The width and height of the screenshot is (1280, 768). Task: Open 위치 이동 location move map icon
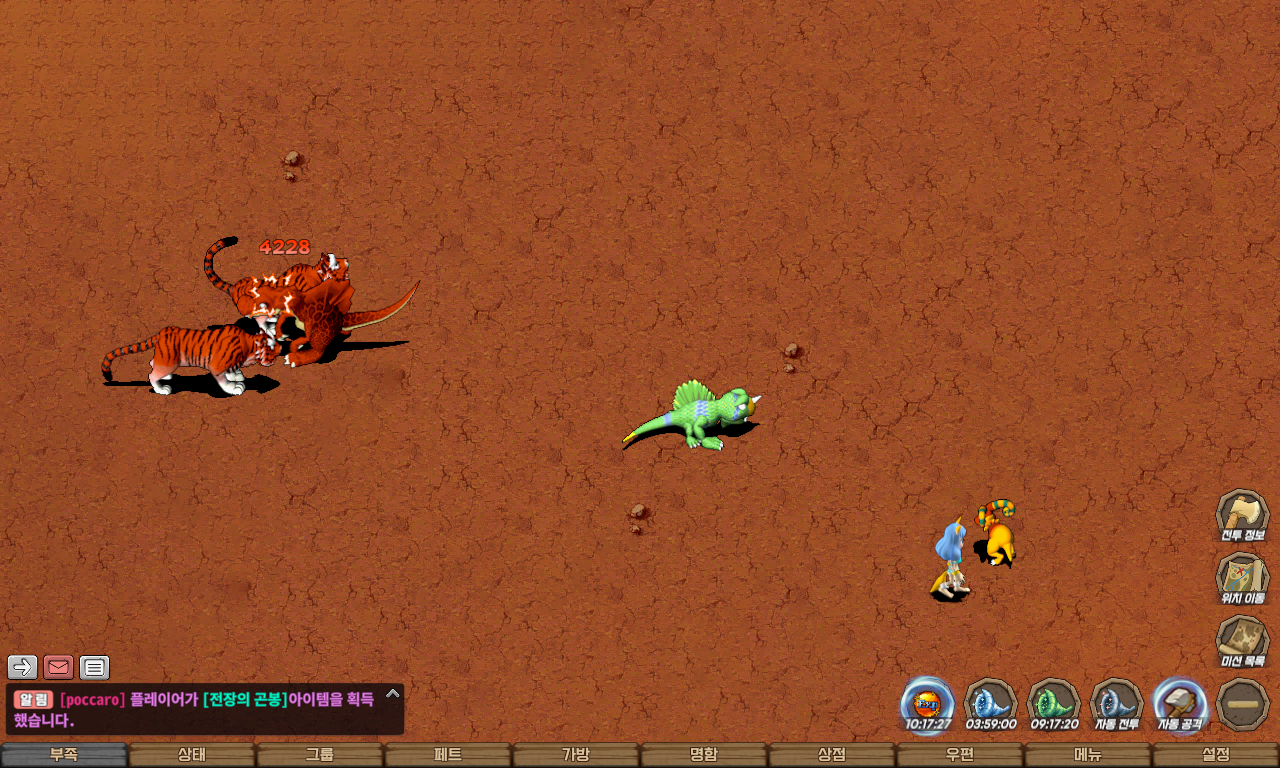(1242, 577)
